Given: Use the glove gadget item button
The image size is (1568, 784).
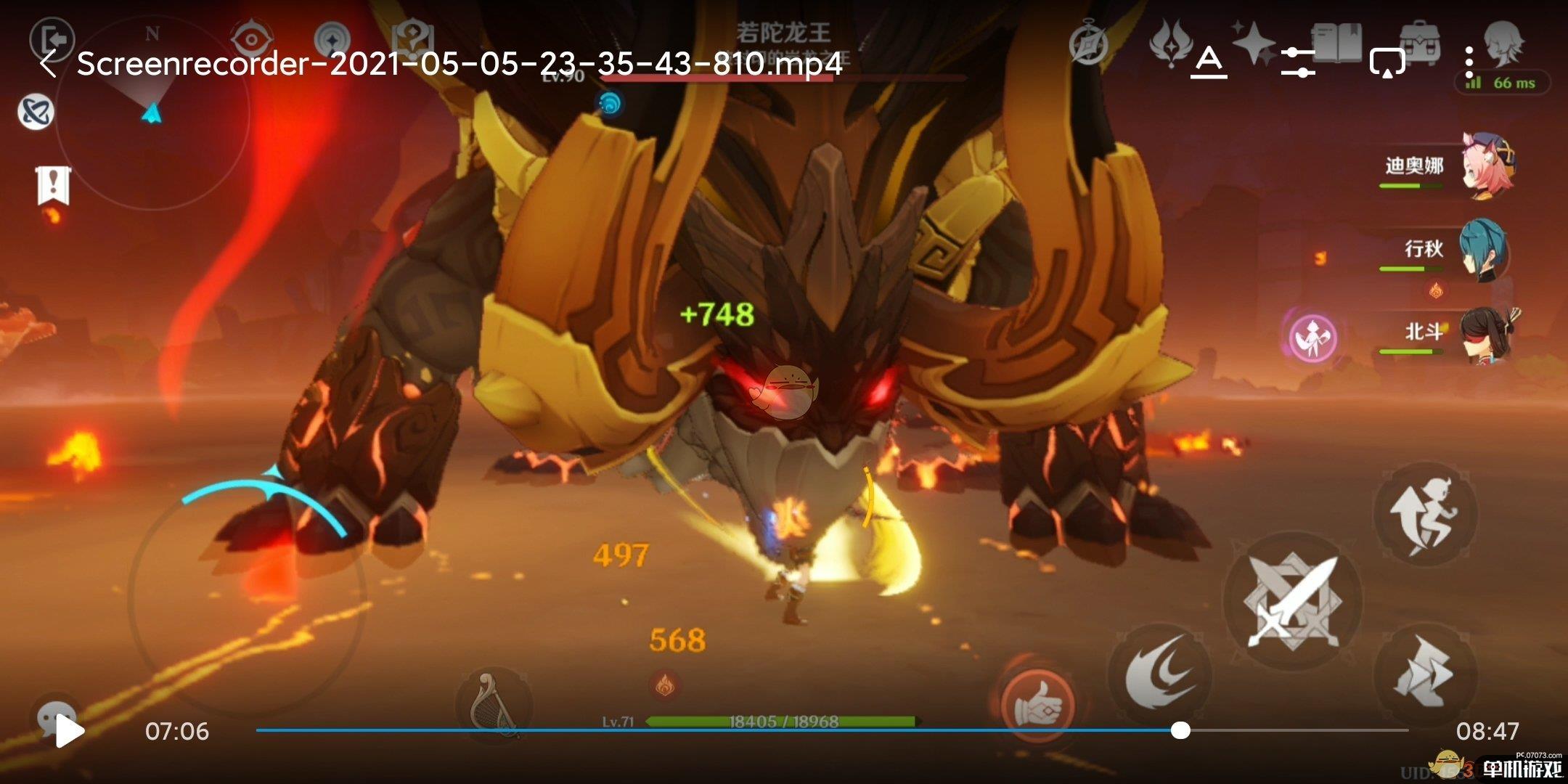Looking at the screenshot, I should [x=1036, y=703].
